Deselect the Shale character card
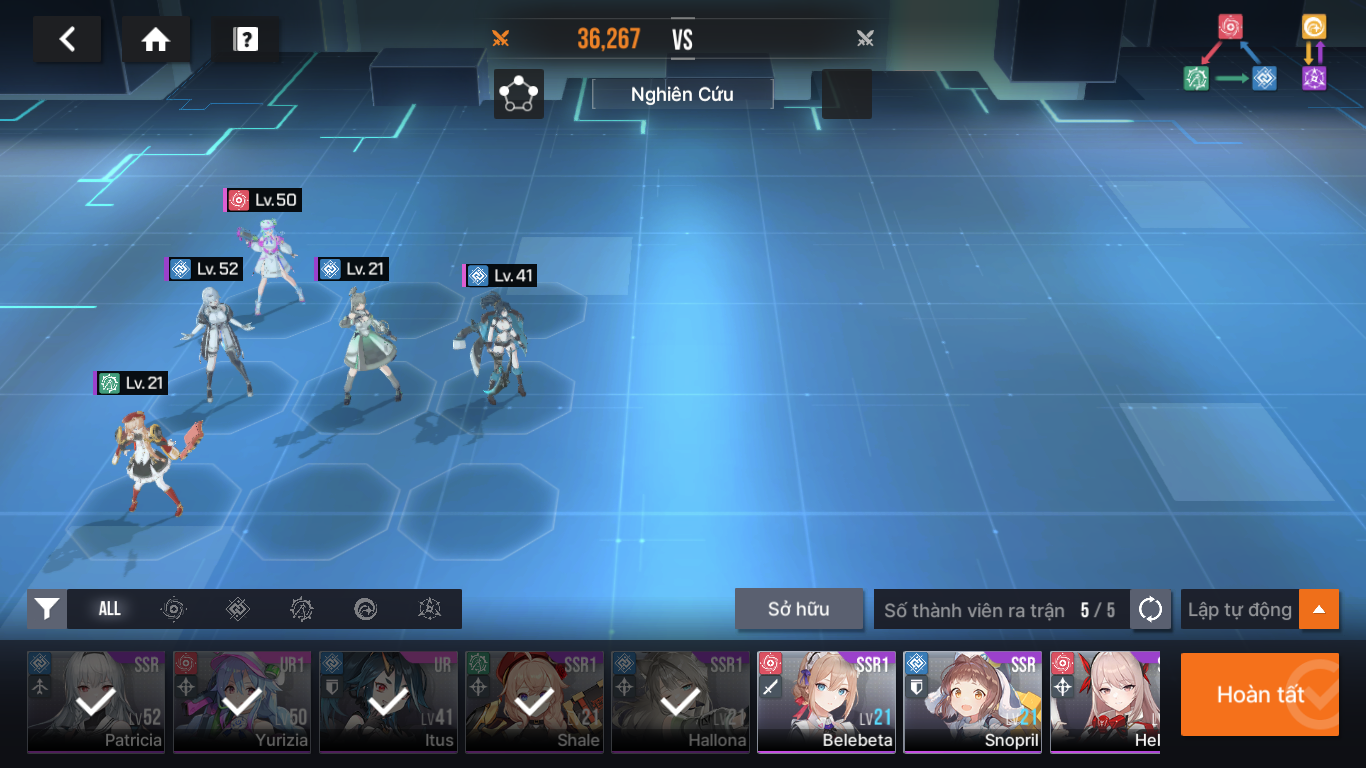The height and width of the screenshot is (768, 1366). click(533, 702)
